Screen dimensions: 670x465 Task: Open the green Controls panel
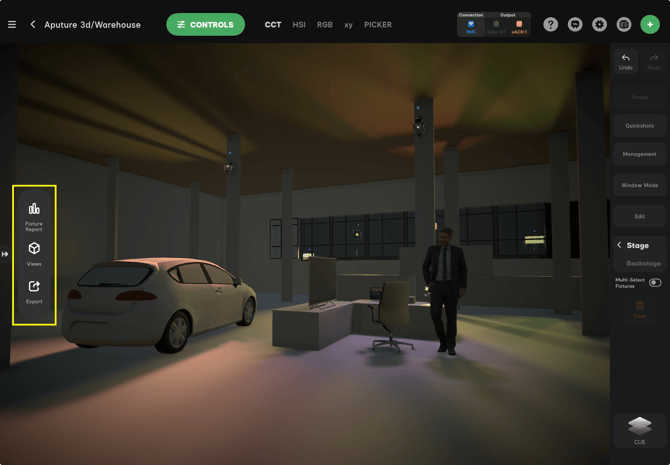tap(205, 24)
